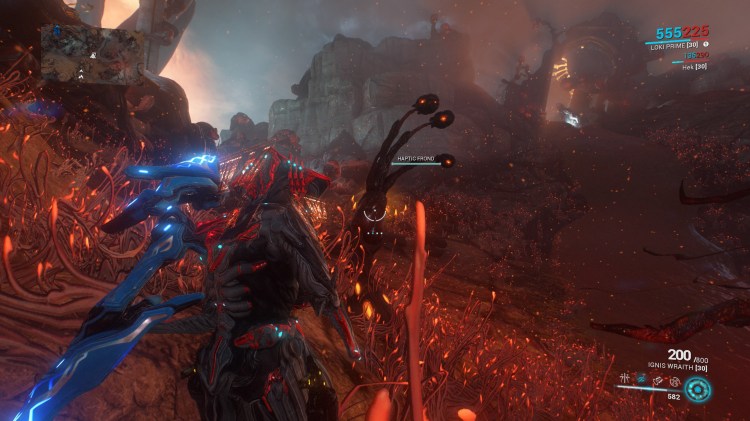Click the glowing blue energy orb icon
This screenshot has height=421, width=750.
coord(699,389)
